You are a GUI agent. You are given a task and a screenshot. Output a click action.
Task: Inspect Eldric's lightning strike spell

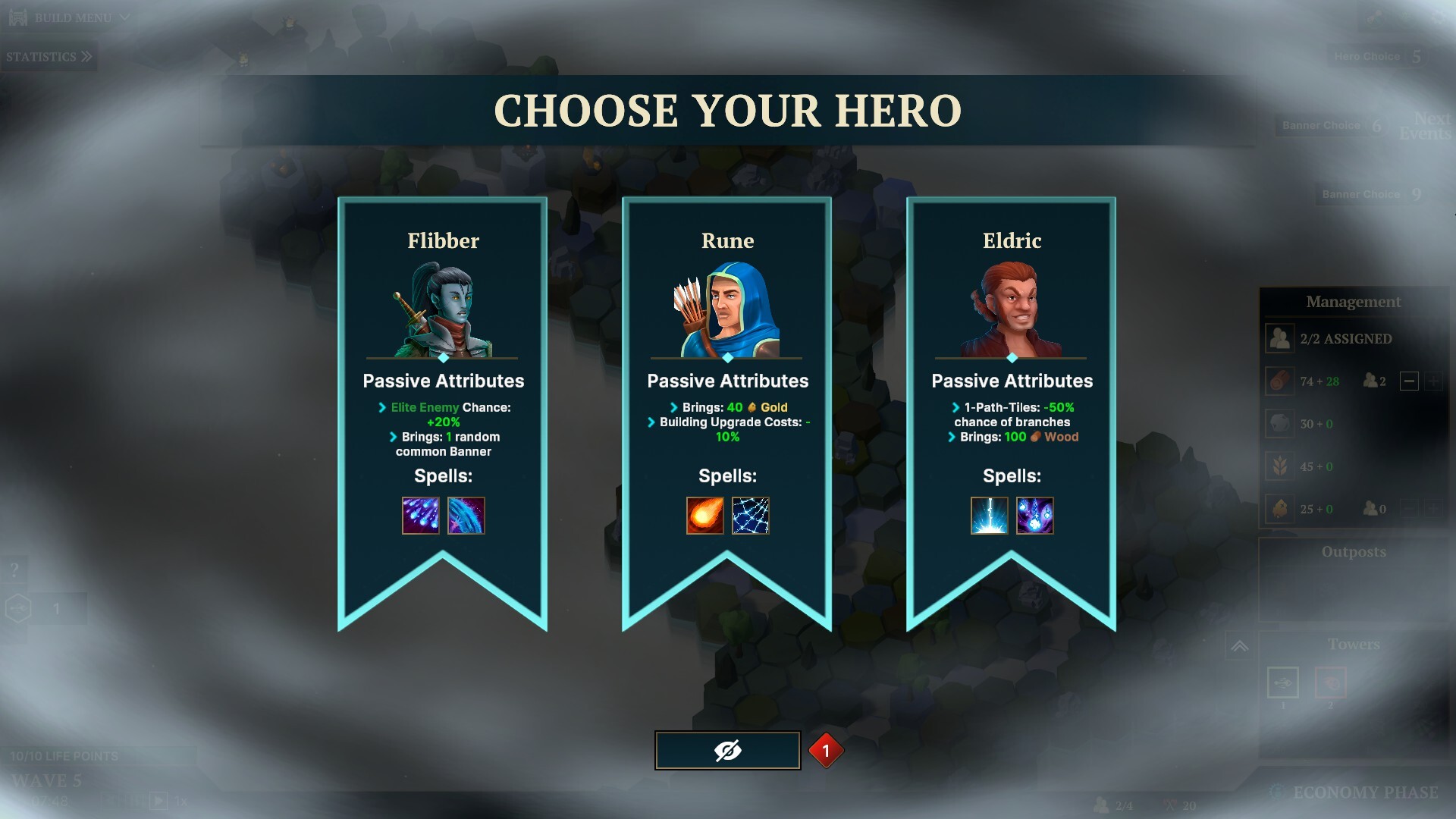click(x=990, y=516)
